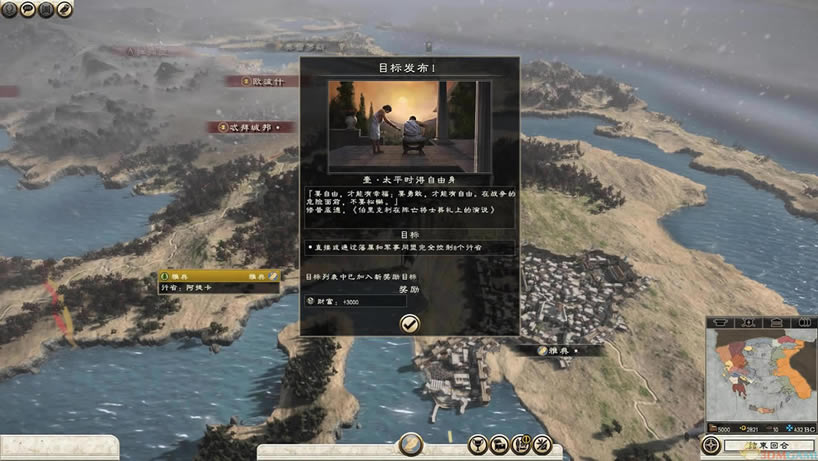This screenshot has height=461, width=818.
Task: Confirm the objective popup with the checkmark
Action: (409, 322)
